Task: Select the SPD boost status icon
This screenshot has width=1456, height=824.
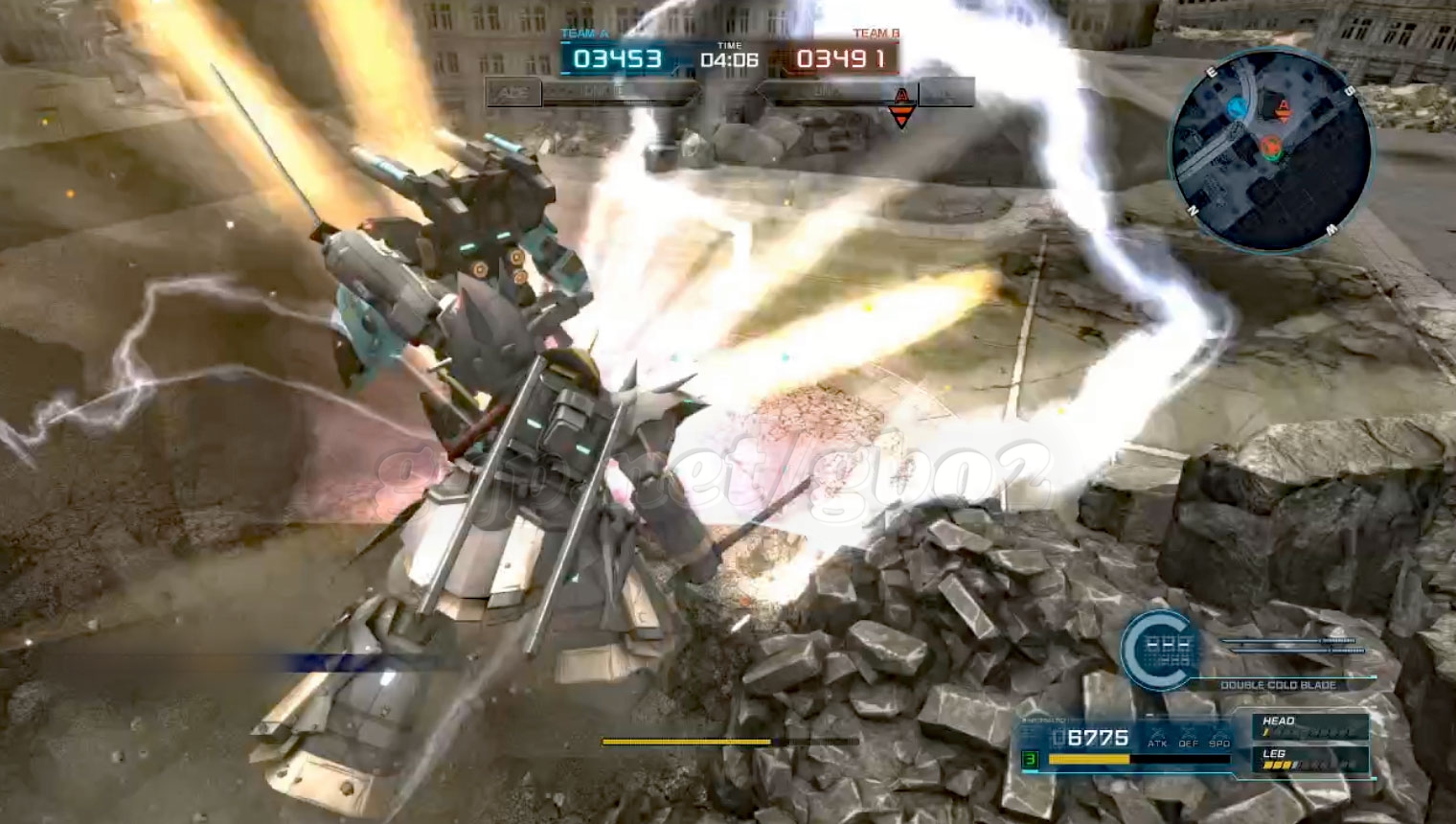Action: click(x=1218, y=737)
